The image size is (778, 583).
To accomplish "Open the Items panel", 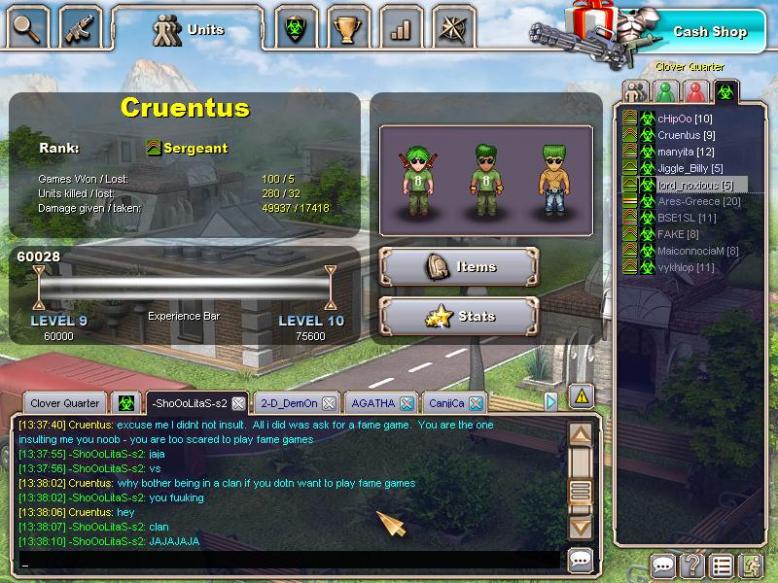I will (x=459, y=267).
